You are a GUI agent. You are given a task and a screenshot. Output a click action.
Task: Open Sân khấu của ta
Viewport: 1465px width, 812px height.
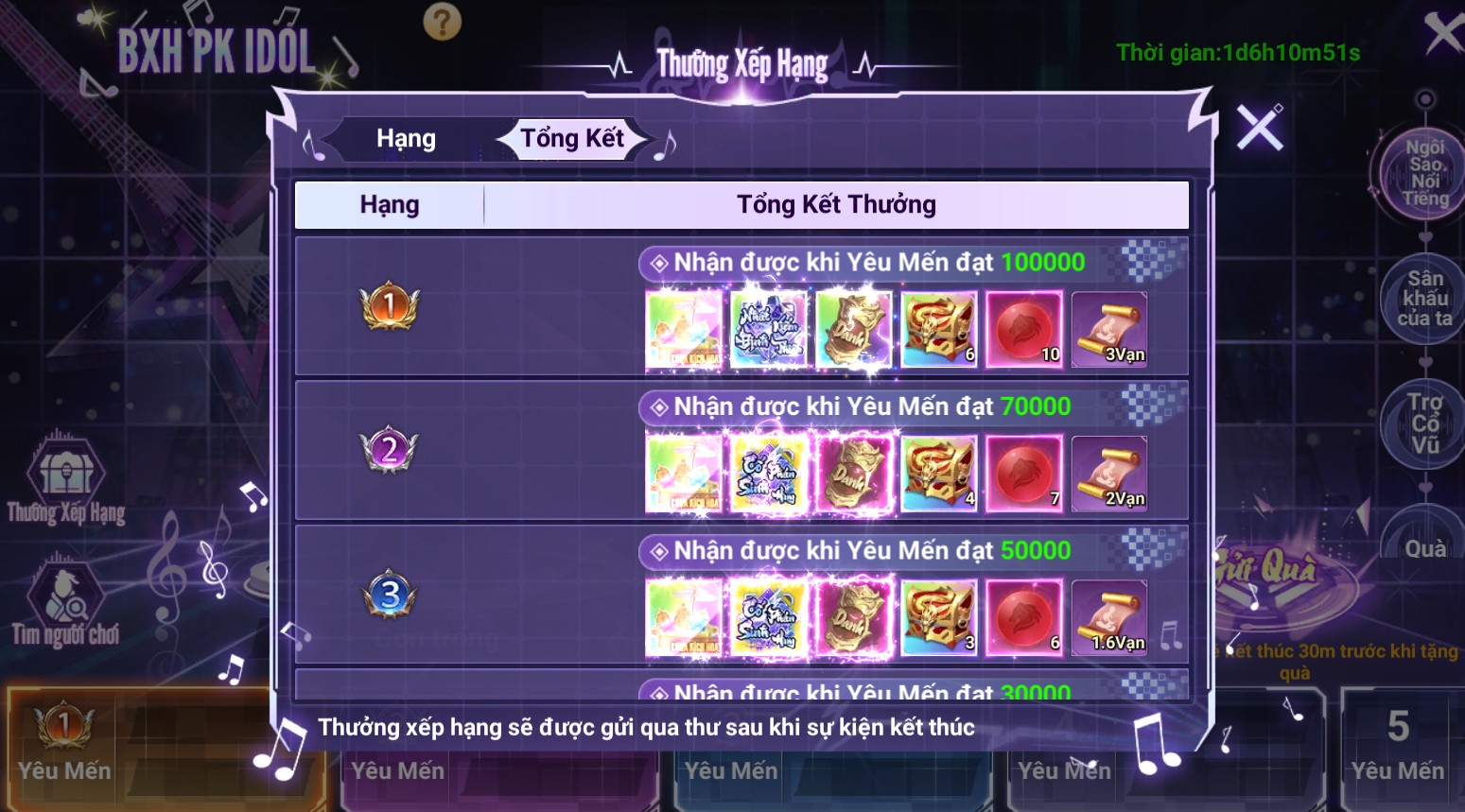[x=1424, y=298]
